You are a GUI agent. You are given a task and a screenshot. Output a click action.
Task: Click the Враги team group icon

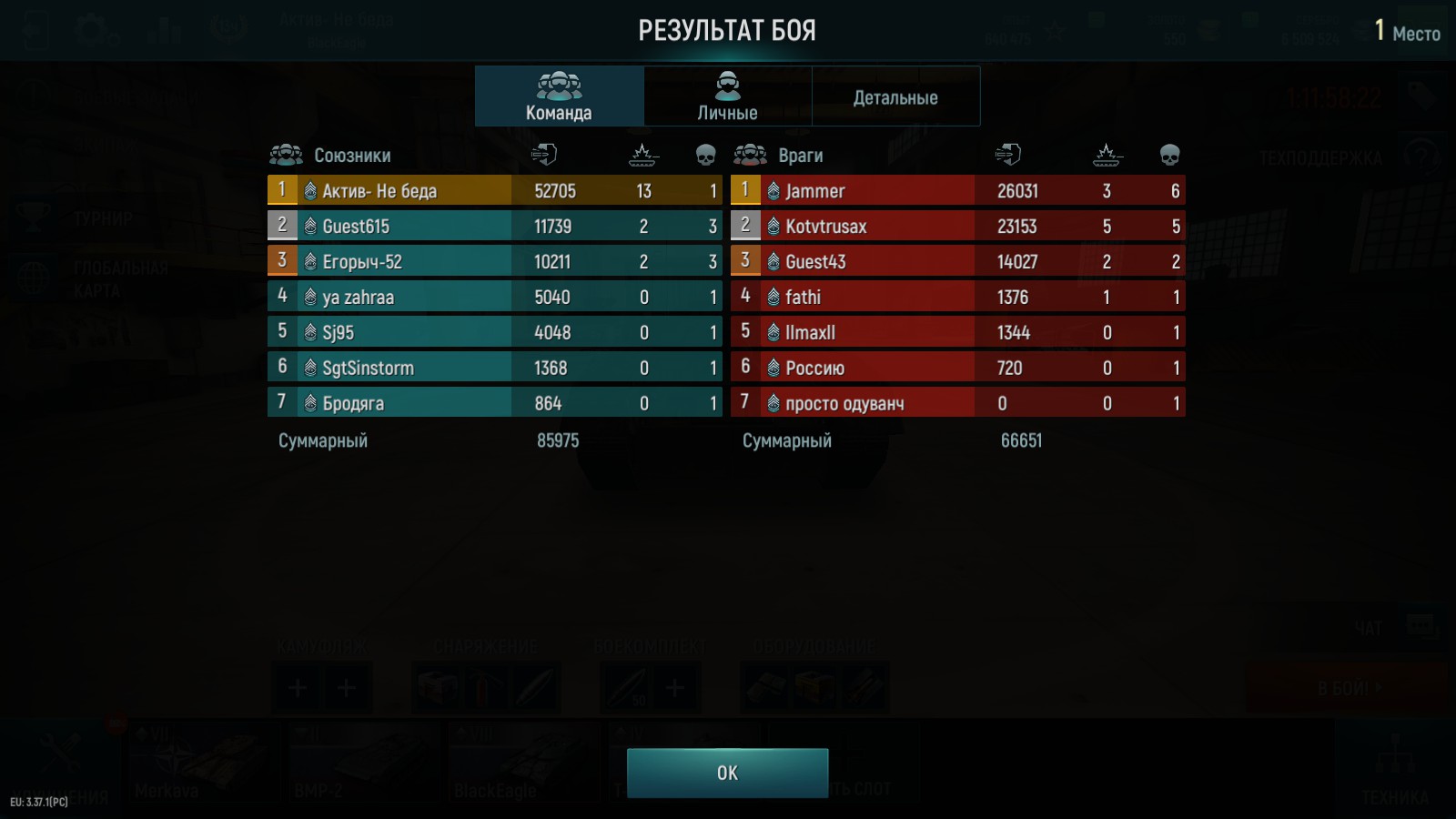pos(752,155)
